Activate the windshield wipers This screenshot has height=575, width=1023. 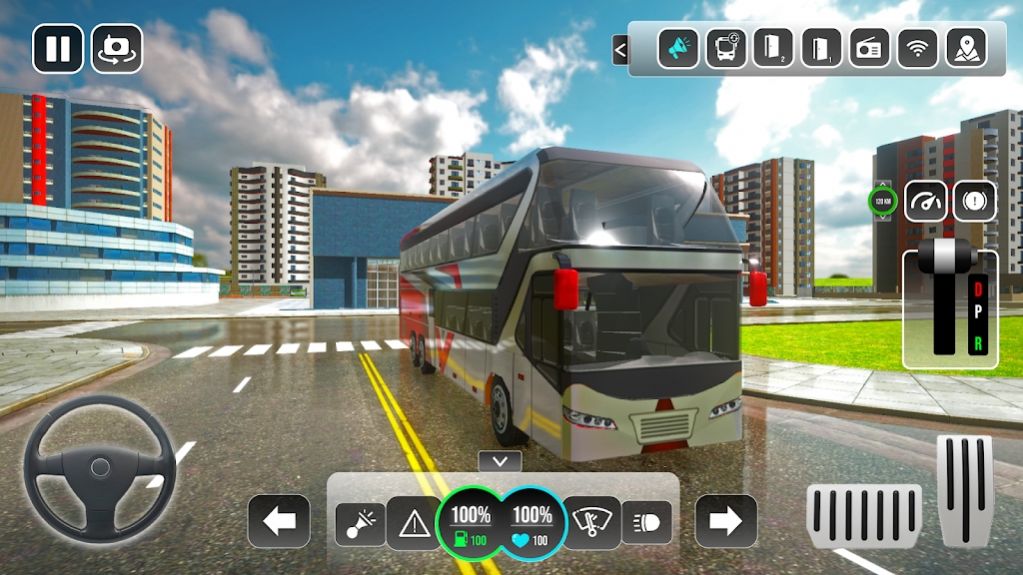click(591, 523)
